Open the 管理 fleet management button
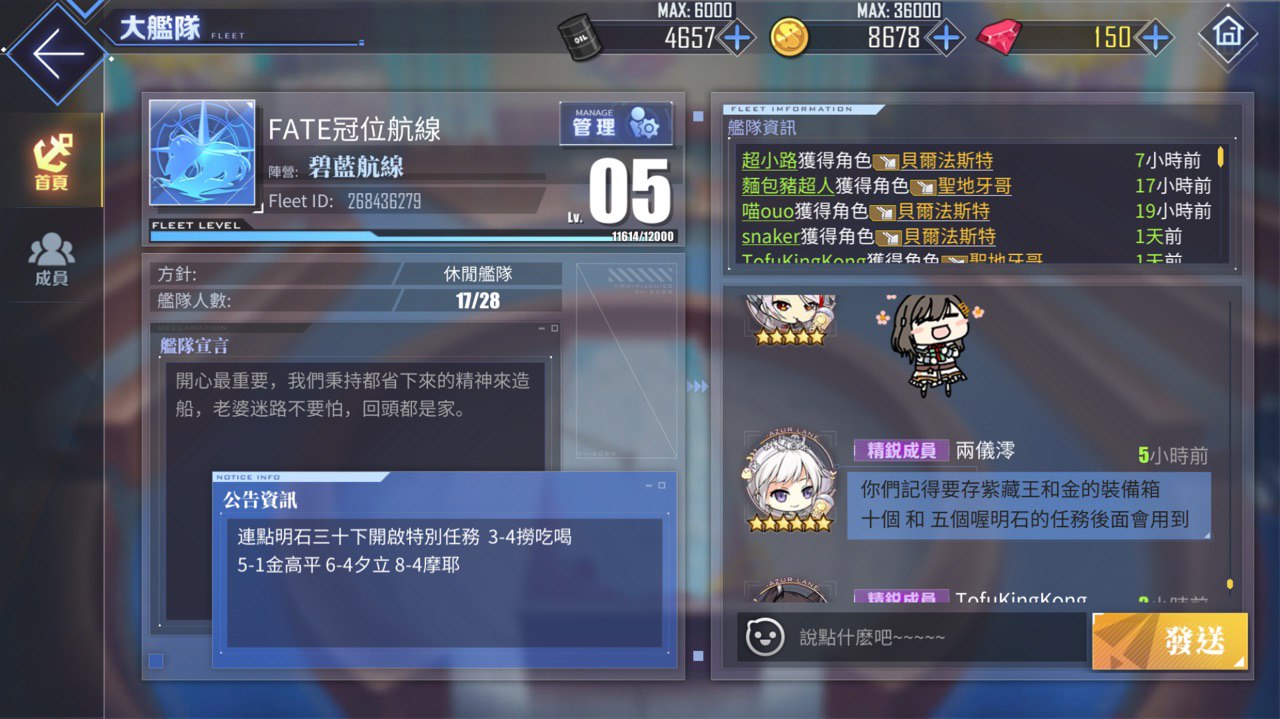Viewport: 1280px width, 719px height. [x=615, y=126]
